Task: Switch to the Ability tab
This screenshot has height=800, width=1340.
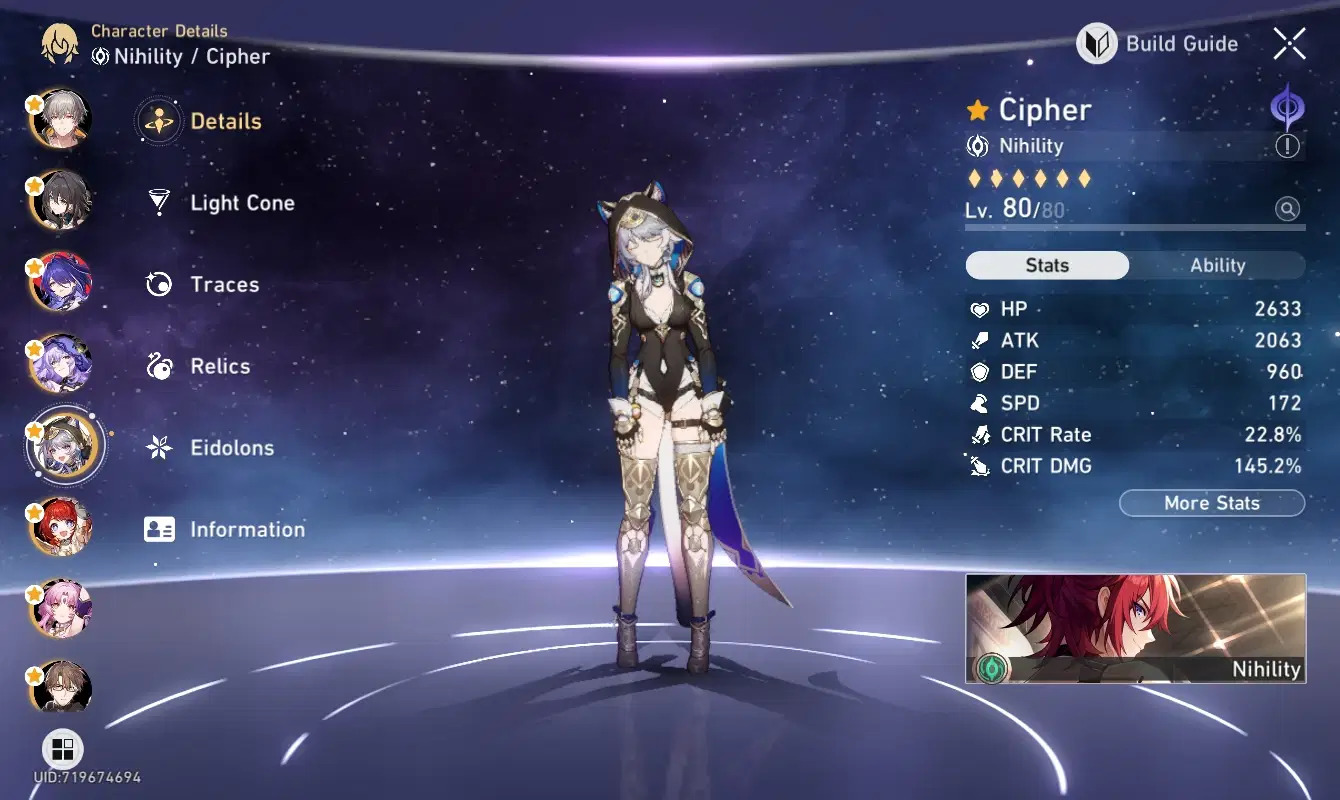Action: coord(1217,266)
